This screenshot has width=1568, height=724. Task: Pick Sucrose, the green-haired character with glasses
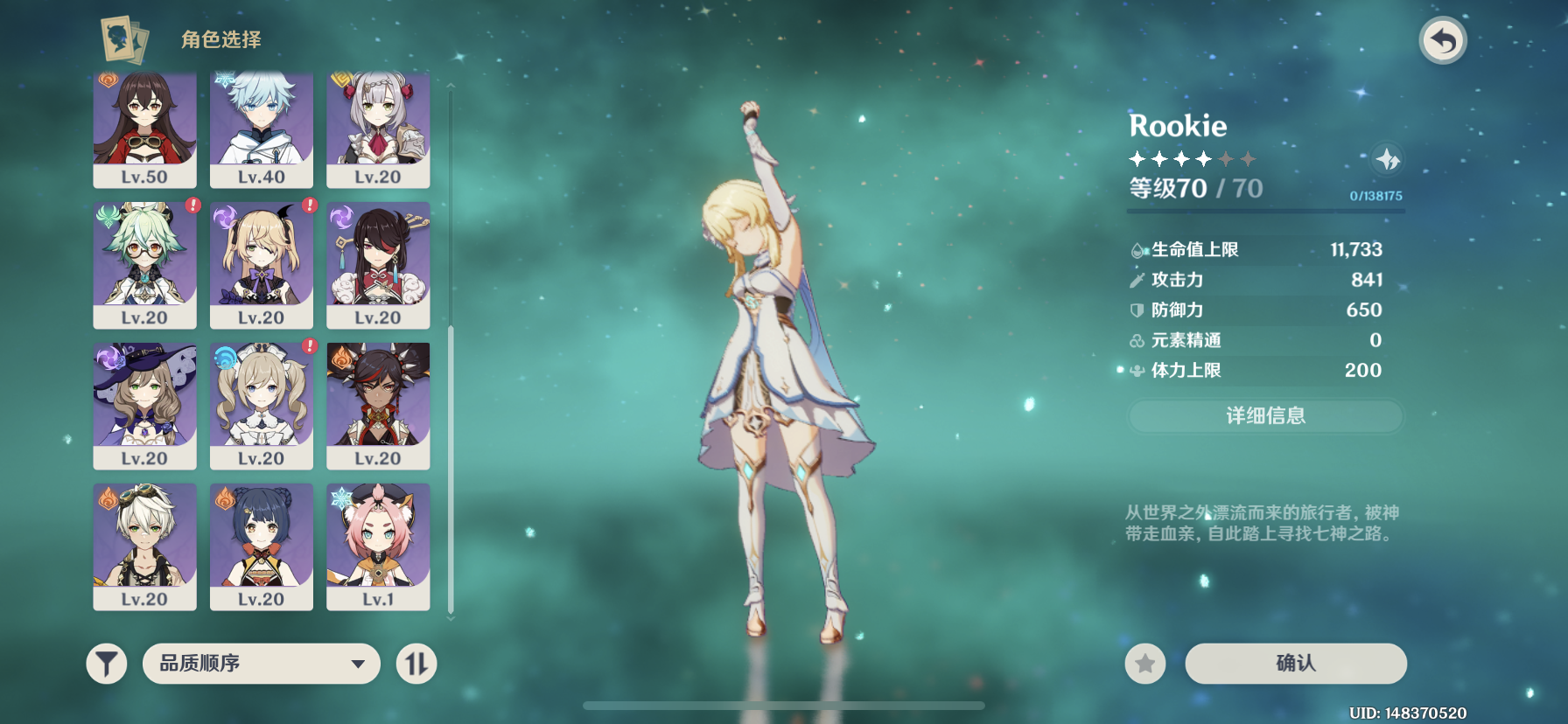click(144, 264)
